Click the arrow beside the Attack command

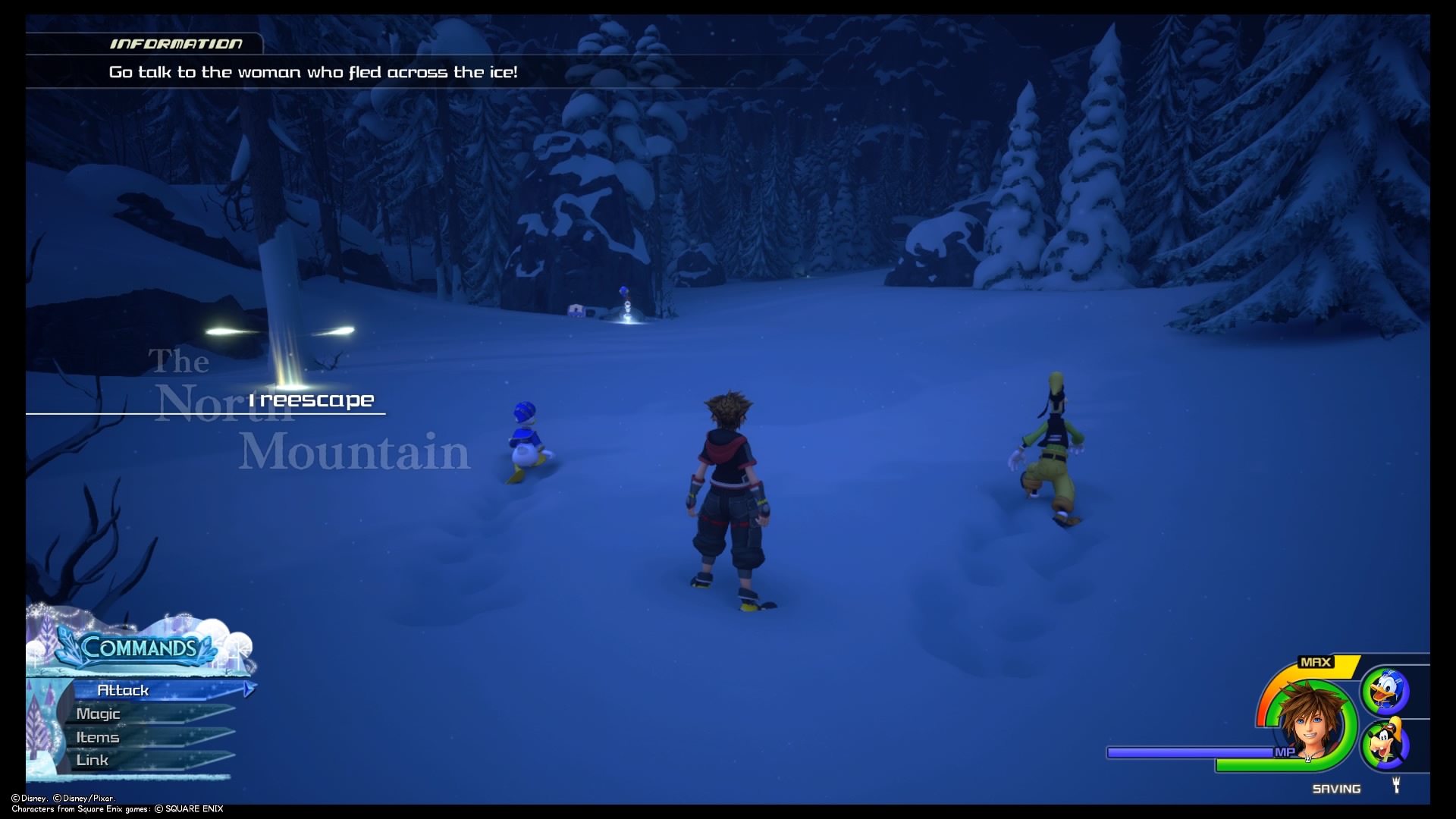[248, 690]
